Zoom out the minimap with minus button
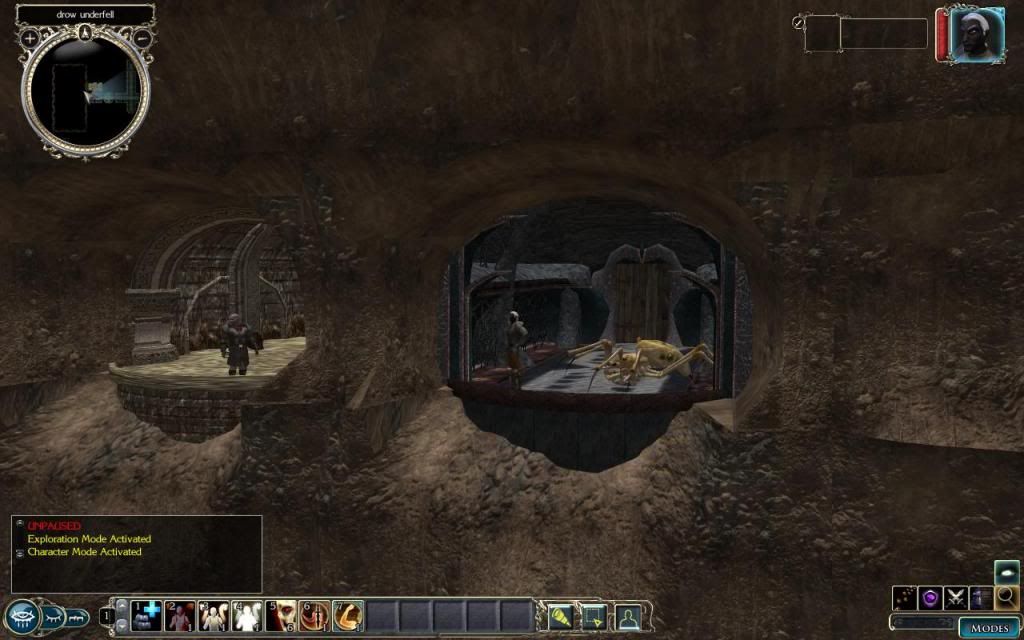 coord(143,37)
